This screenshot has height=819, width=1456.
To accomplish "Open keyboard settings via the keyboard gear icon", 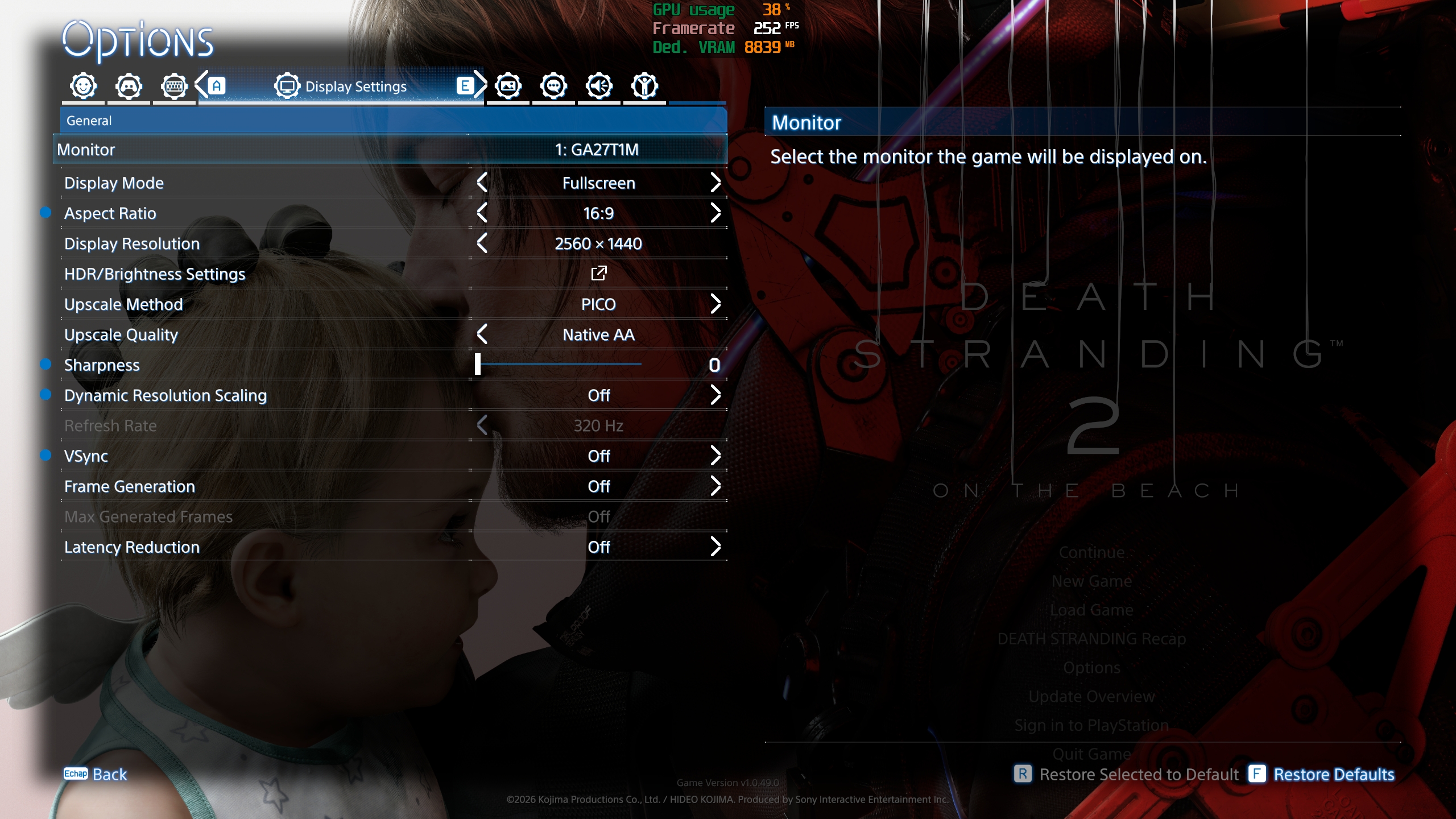I will [x=175, y=85].
